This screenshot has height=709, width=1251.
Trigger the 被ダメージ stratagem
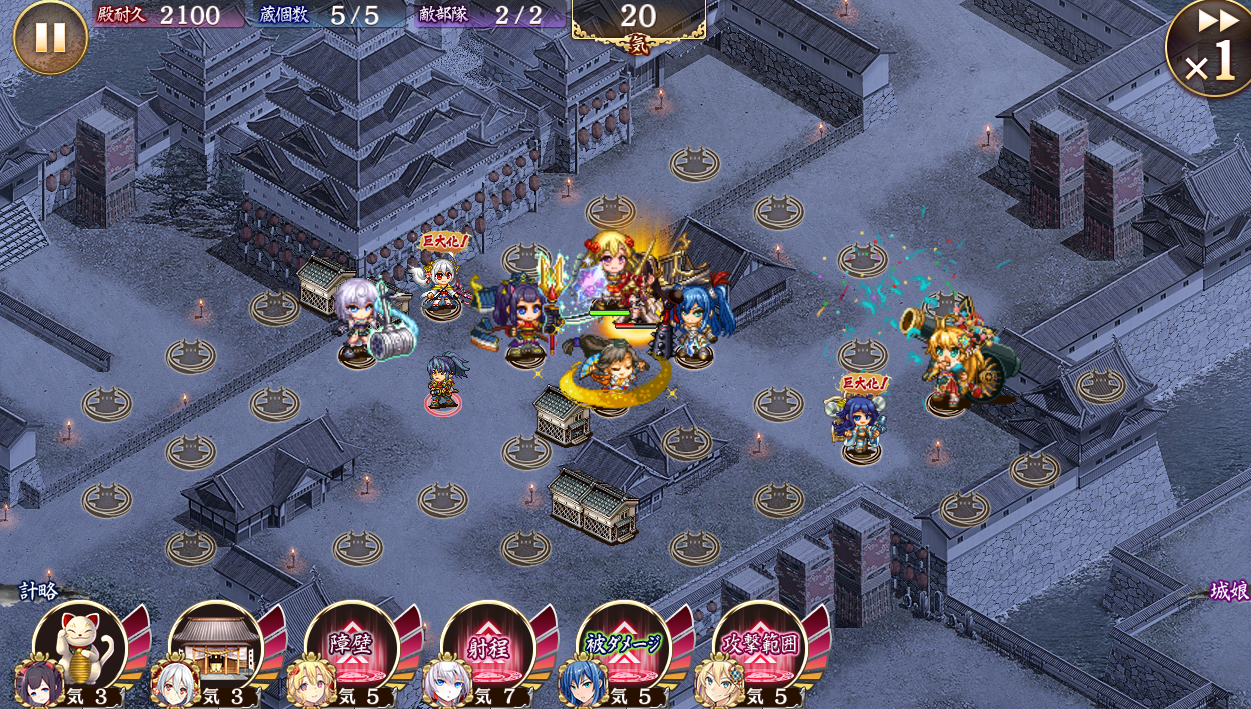coord(624,646)
